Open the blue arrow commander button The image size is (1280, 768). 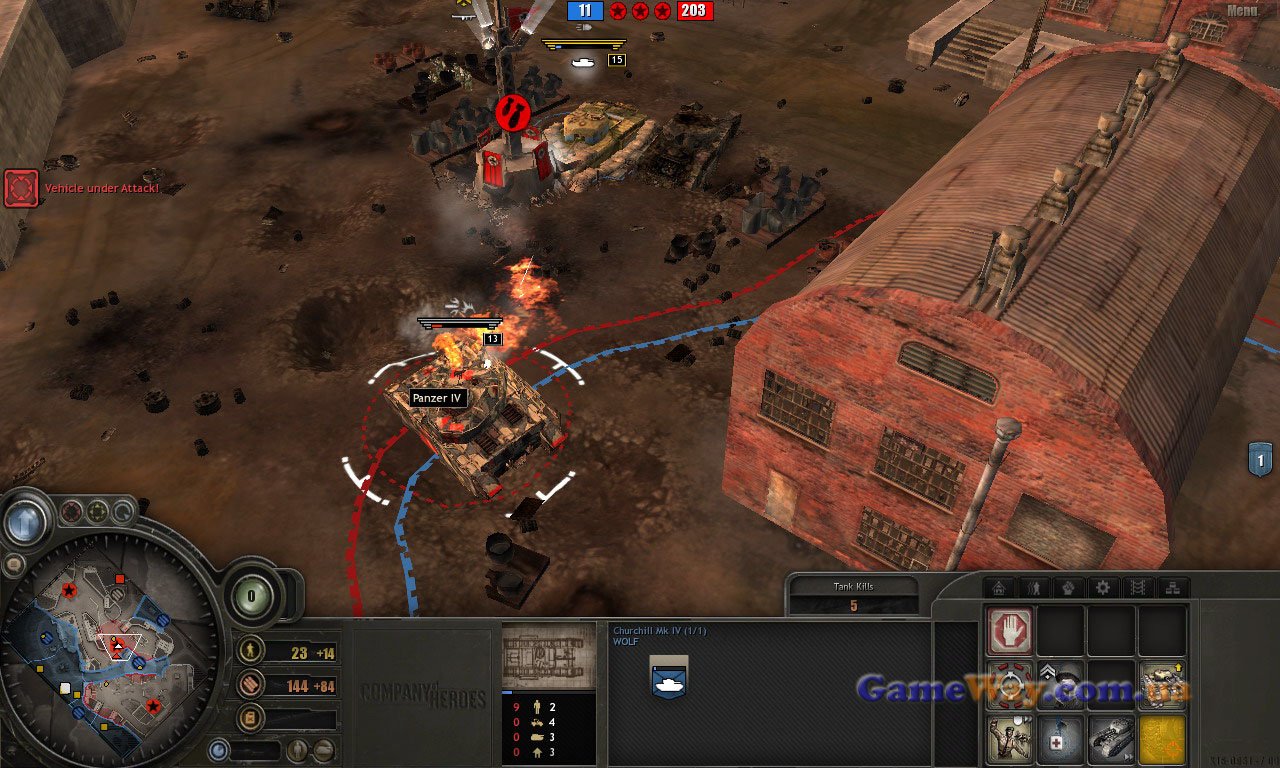(x=25, y=521)
